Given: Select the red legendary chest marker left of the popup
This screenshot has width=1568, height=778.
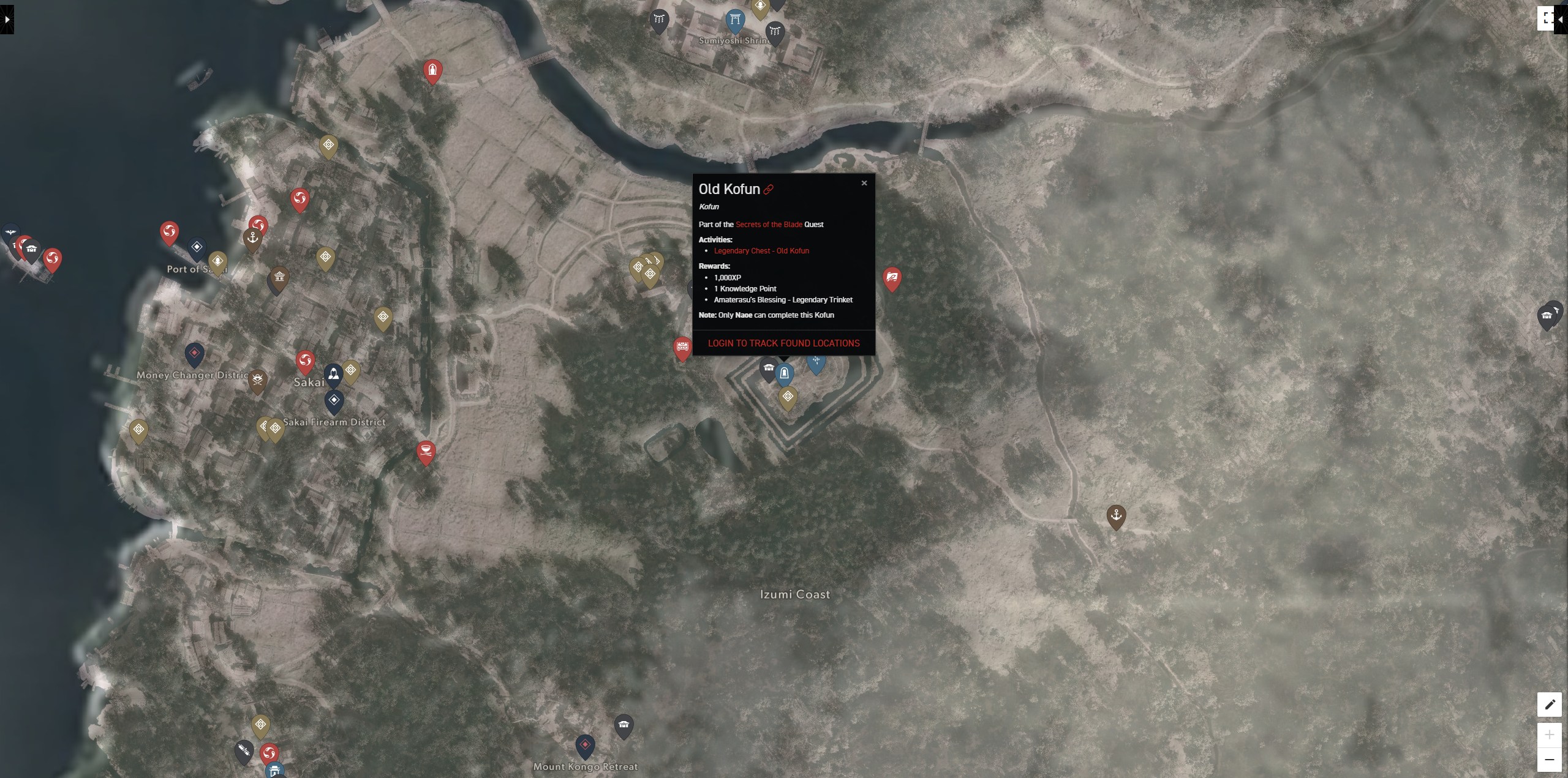Looking at the screenshot, I should (682, 347).
